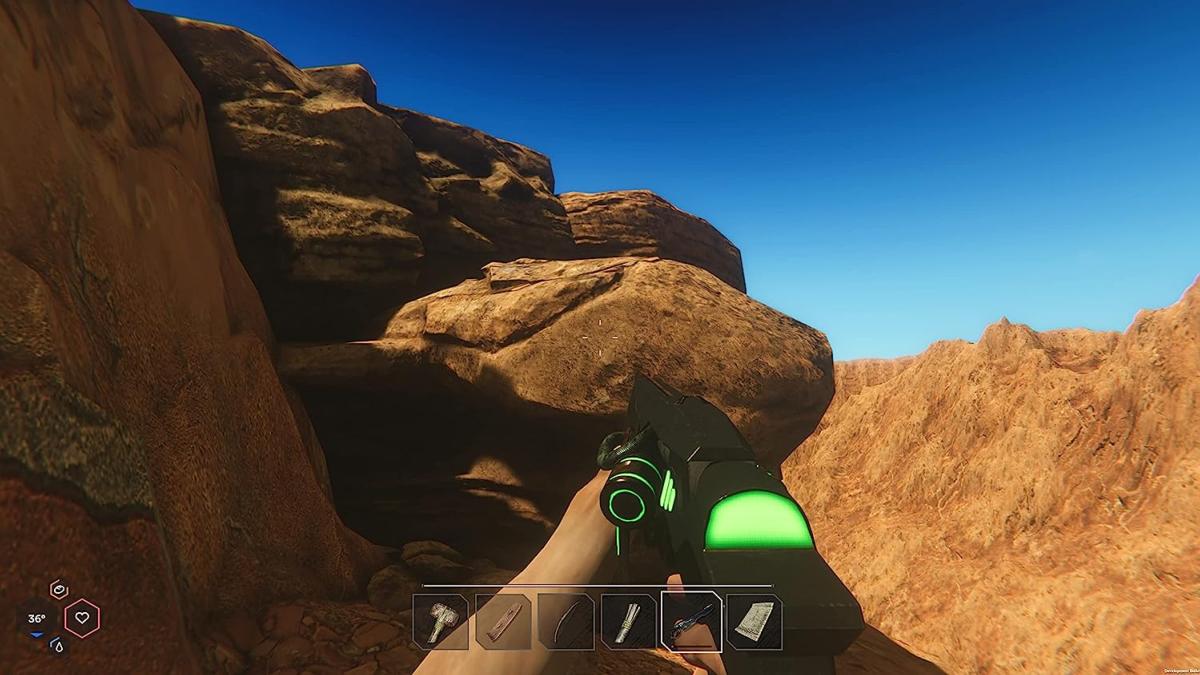This screenshot has height=675, width=1200.
Task: Select the stone hammer hotbar slot
Action: (x=441, y=621)
